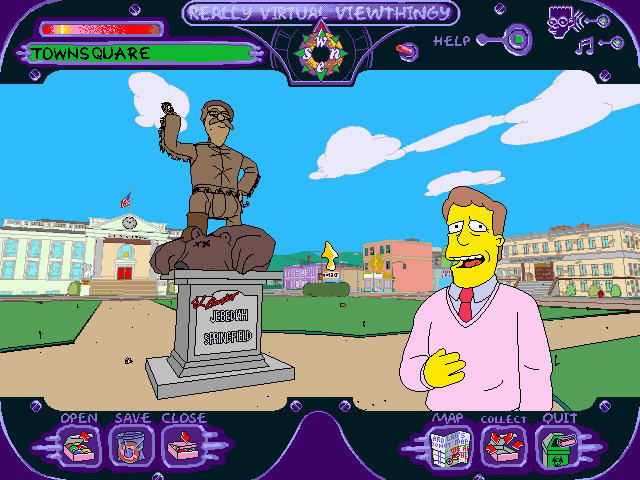The image size is (640, 480).
Task: Flip the small red lever knob
Action: (x=408, y=51)
